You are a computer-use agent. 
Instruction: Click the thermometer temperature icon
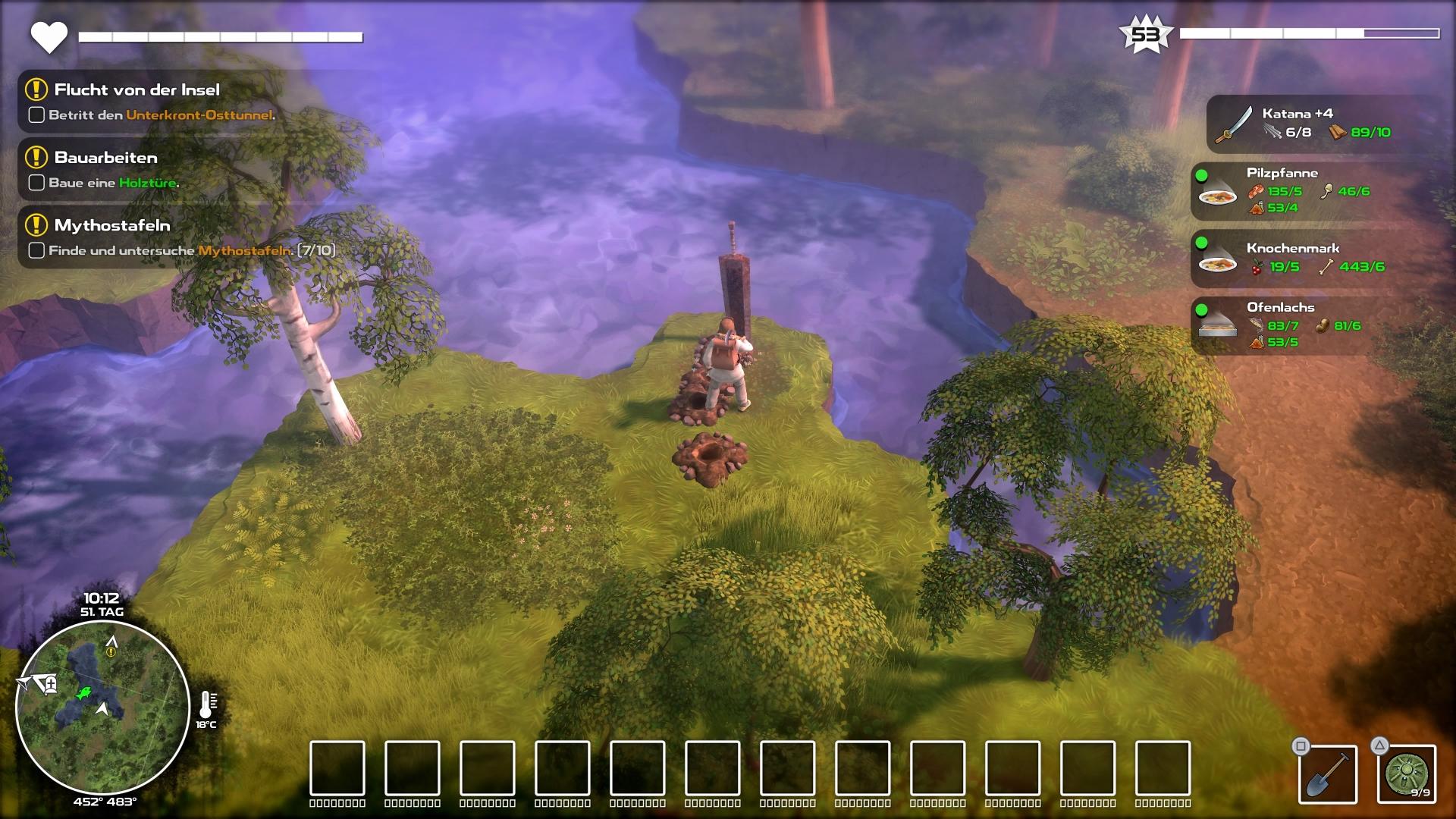206,705
